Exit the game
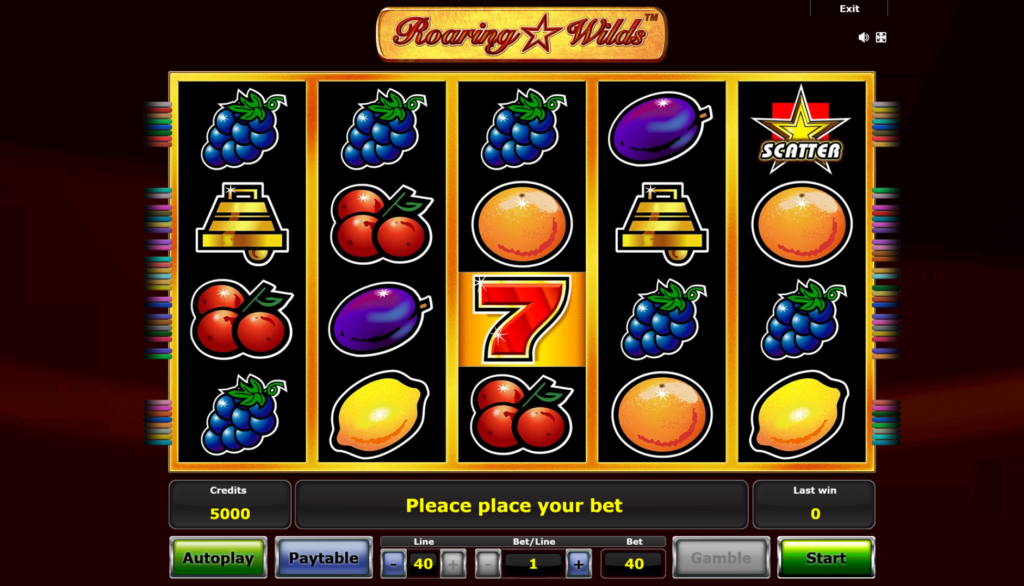Image resolution: width=1024 pixels, height=586 pixels. tap(849, 9)
